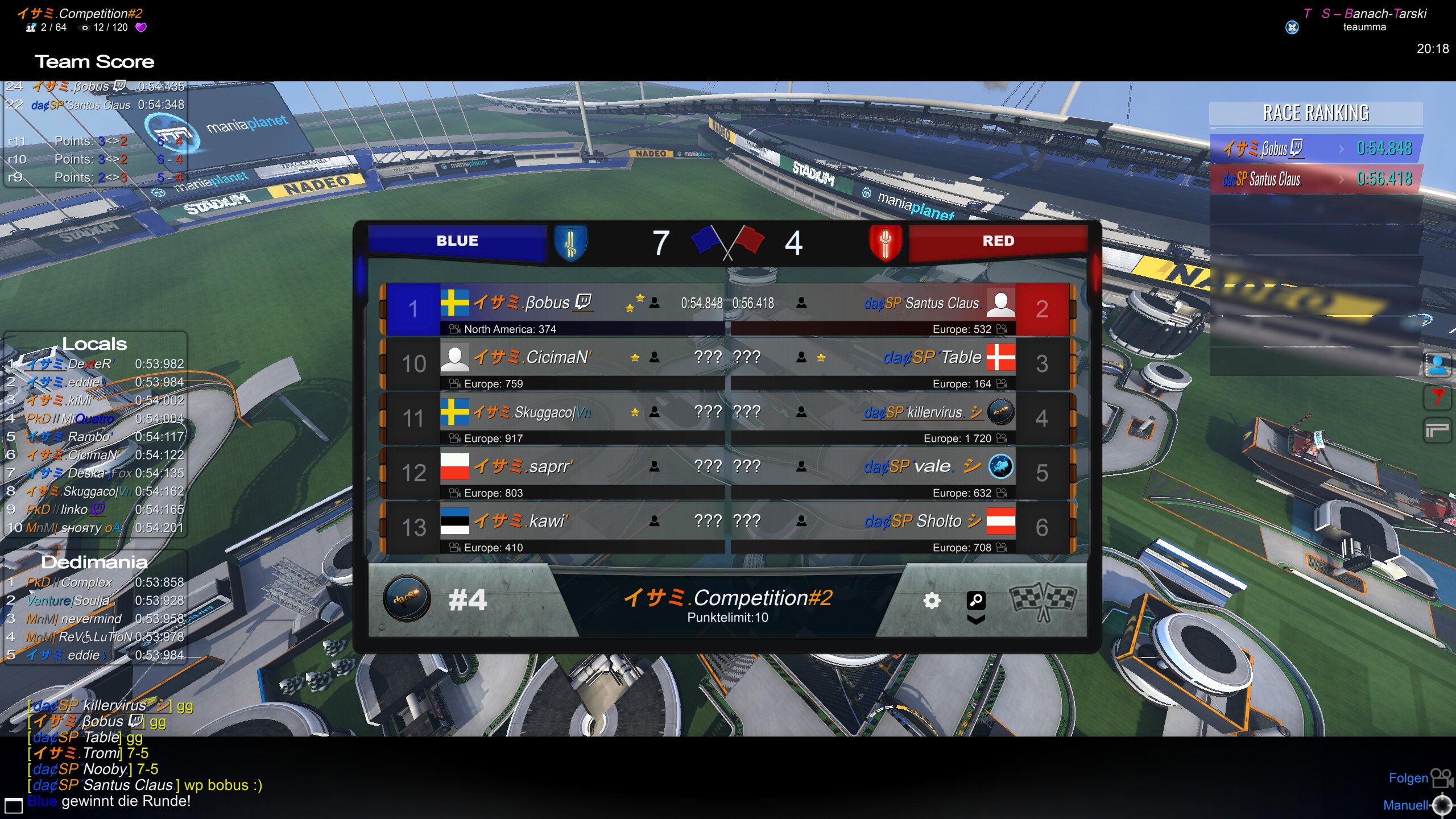1456x819 pixels.
Task: Open the chat box icon
Action: click(14, 805)
